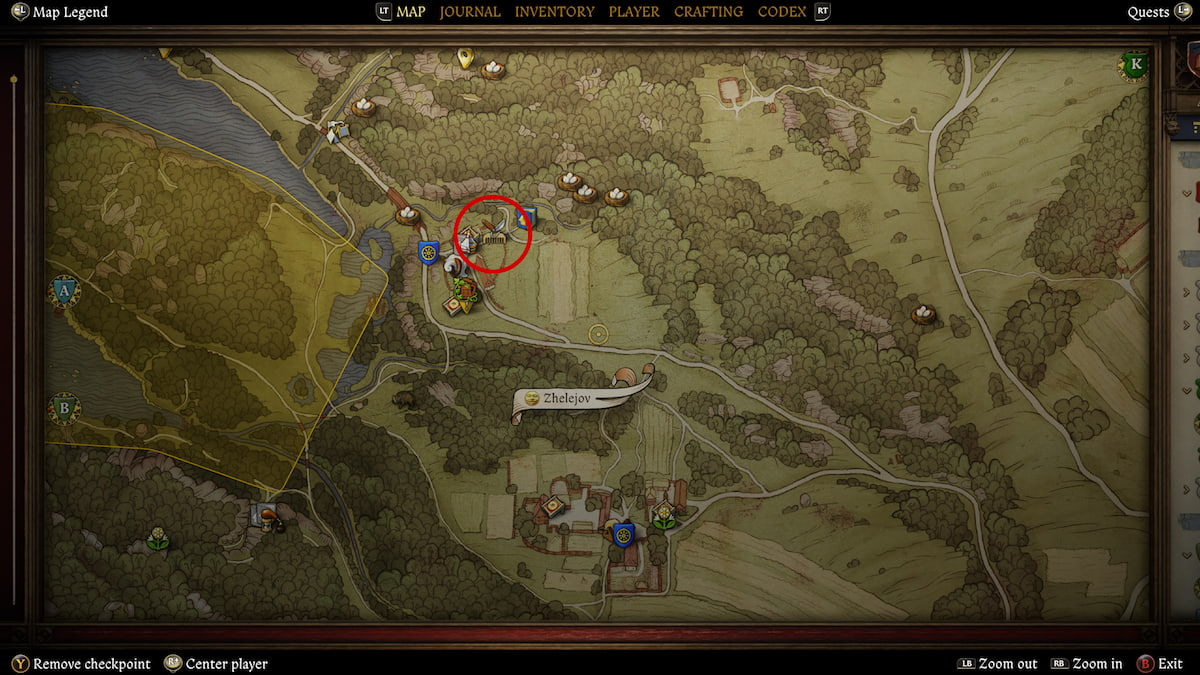Select the yellow pin map marker
Image resolution: width=1200 pixels, height=675 pixels.
pos(464,57)
